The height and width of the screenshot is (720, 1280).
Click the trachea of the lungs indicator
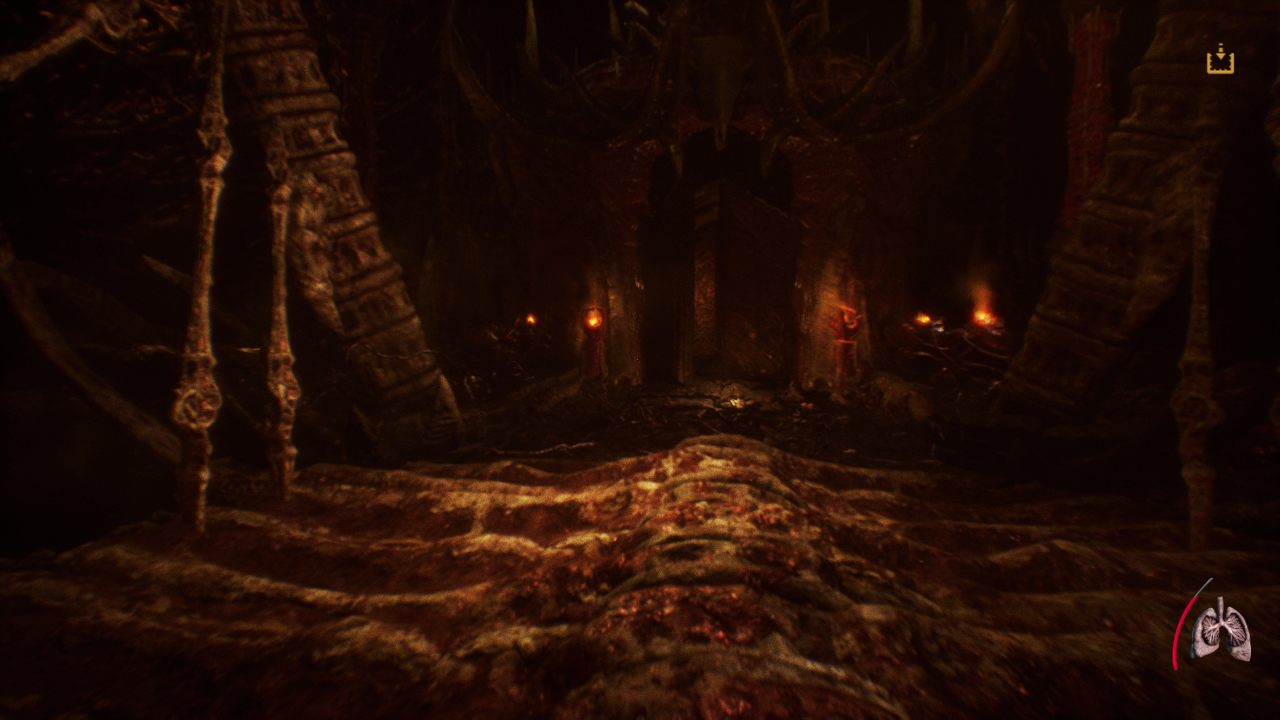pyautogui.click(x=1221, y=600)
